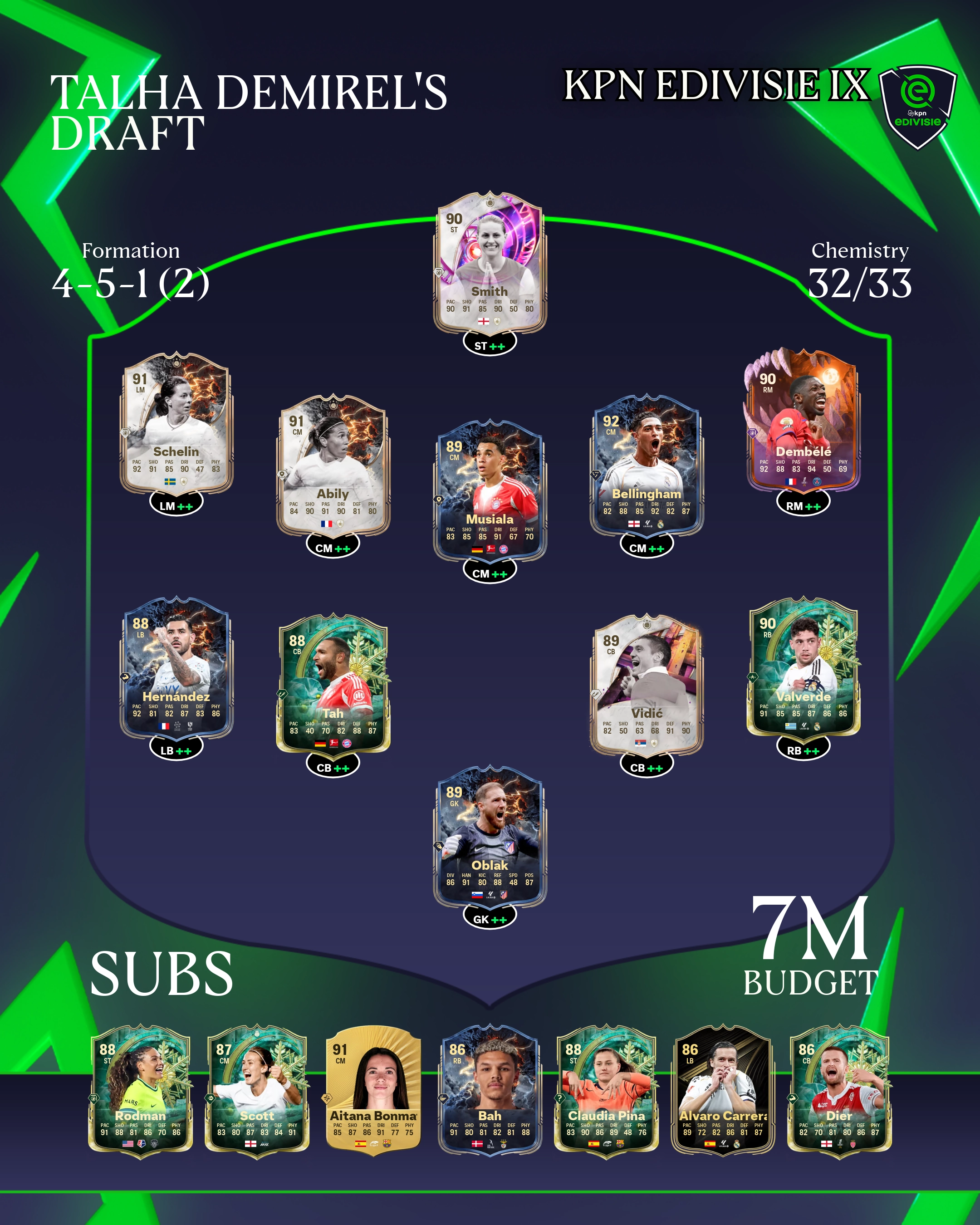The image size is (980, 1225).
Task: Select the Musiala card
Action: pos(490,490)
